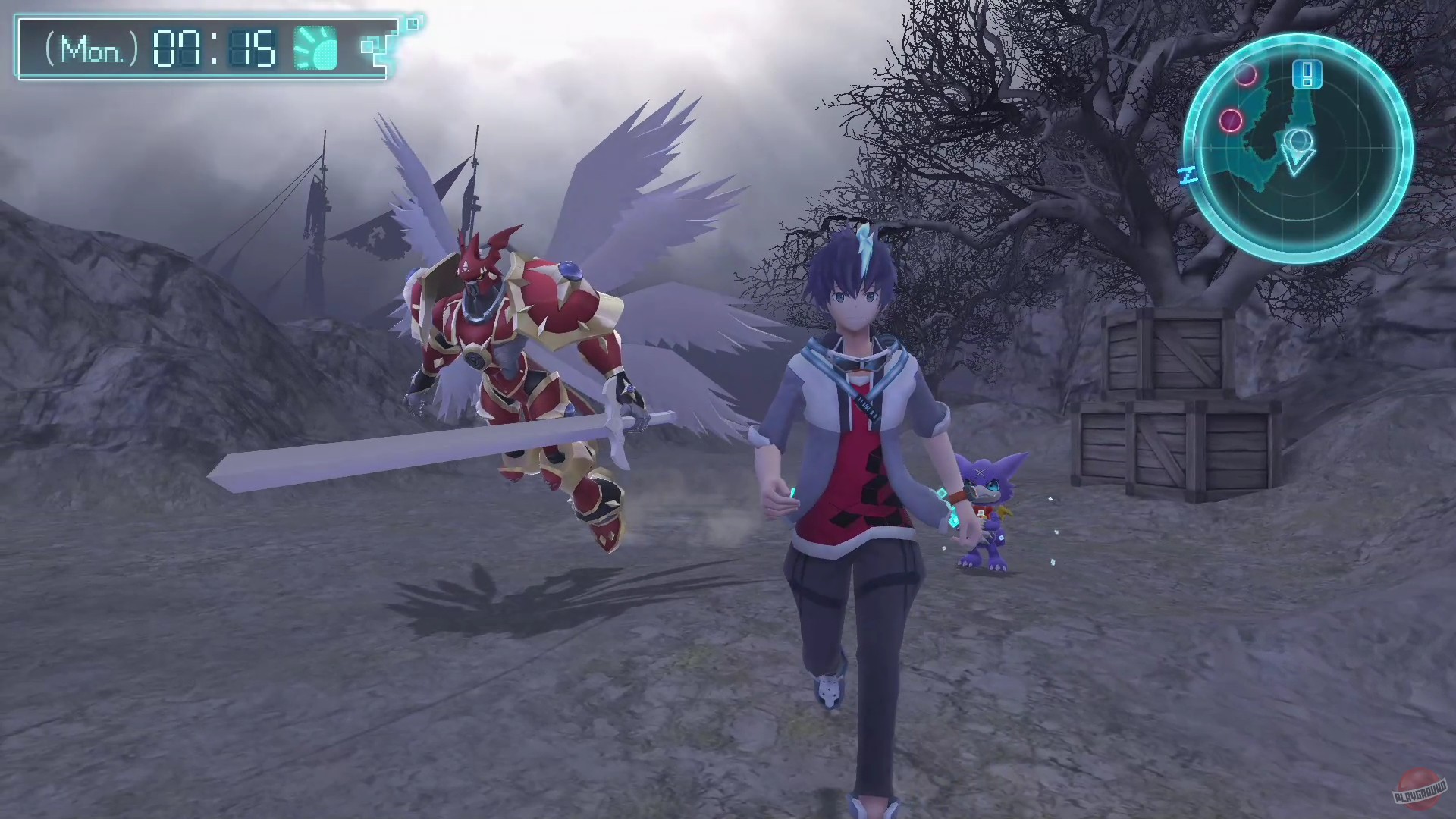Select the Z sleep indicator beside the minimap

tap(1187, 173)
